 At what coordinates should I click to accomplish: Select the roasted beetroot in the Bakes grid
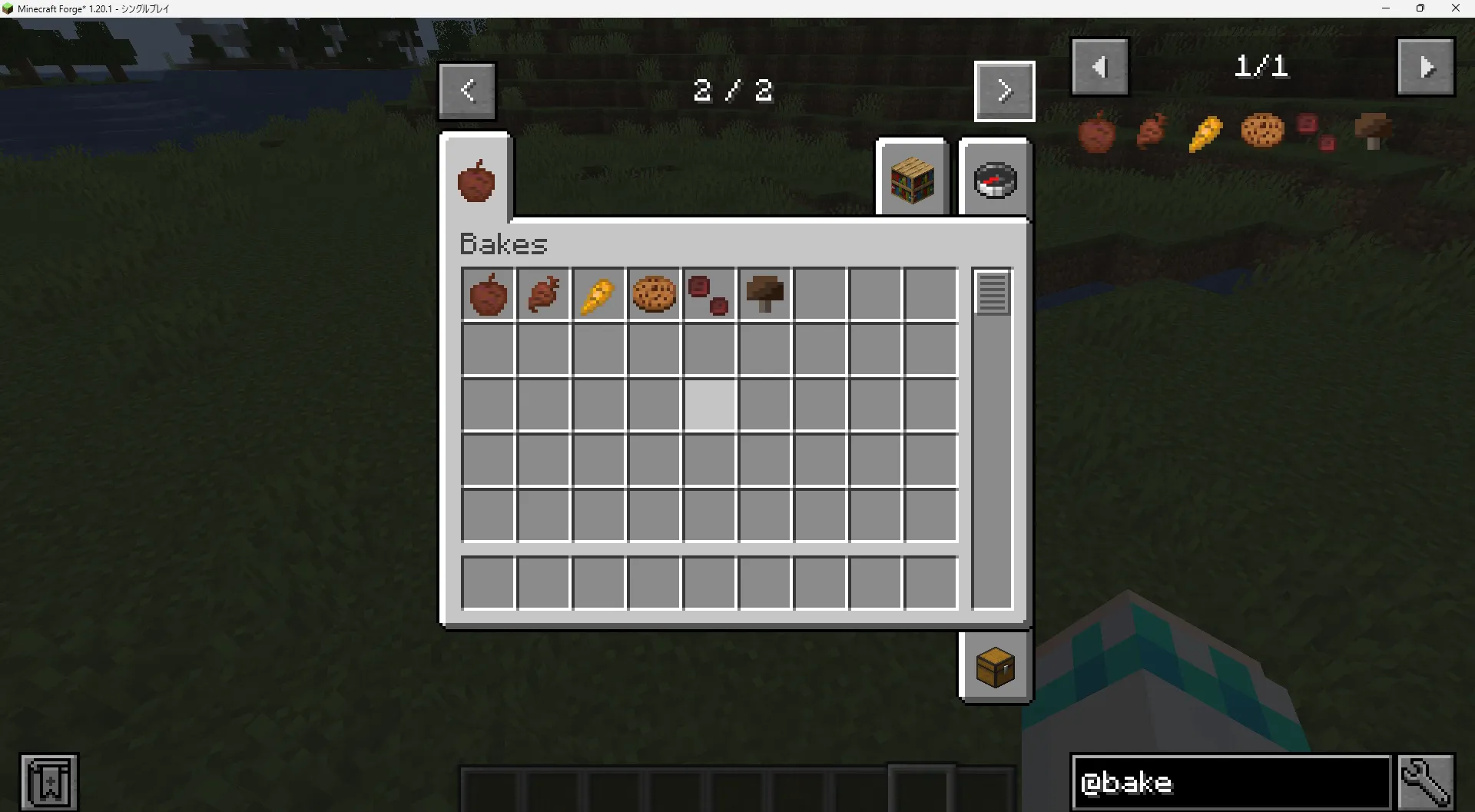click(x=543, y=294)
